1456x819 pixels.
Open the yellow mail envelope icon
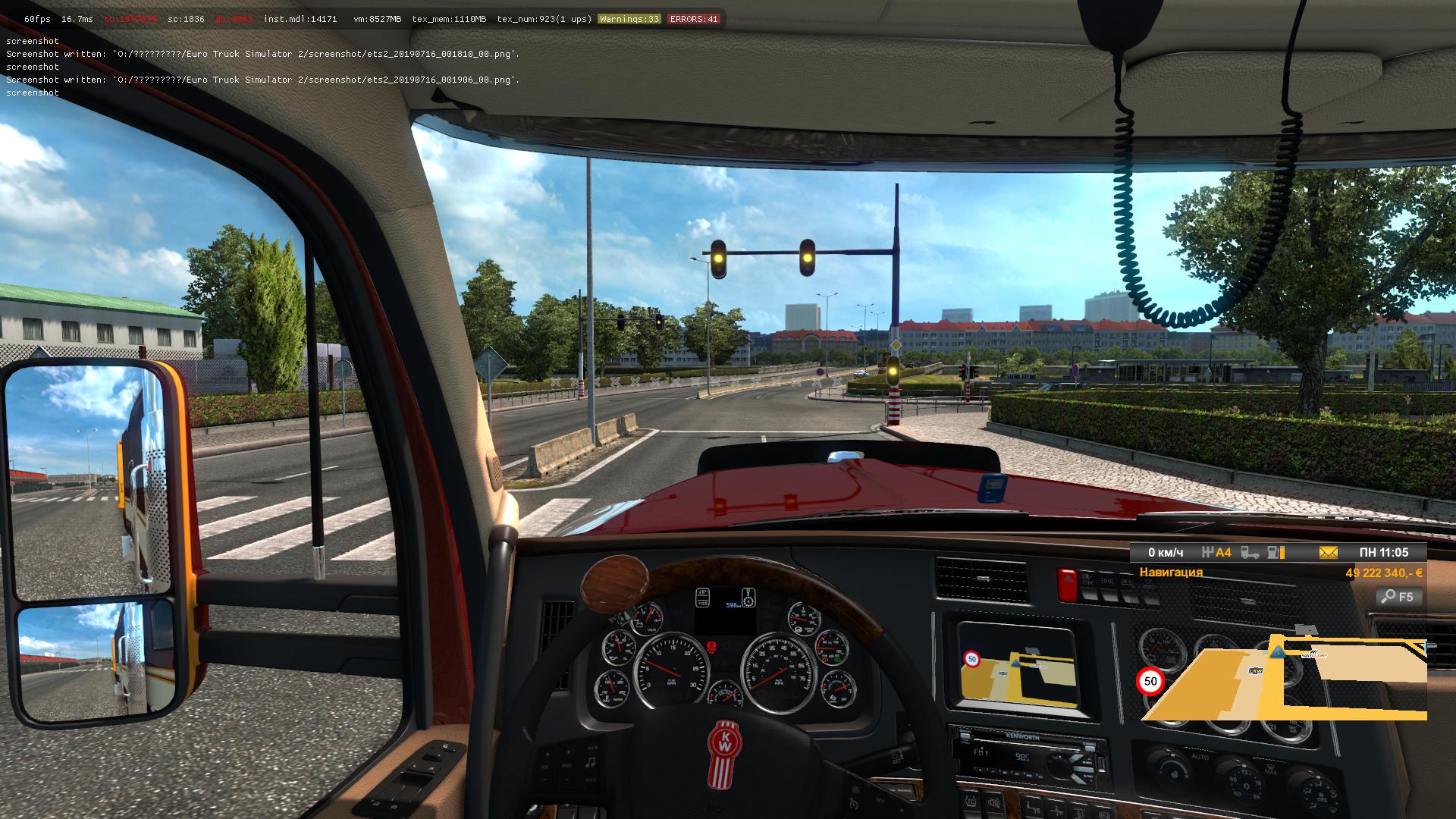point(1328,553)
